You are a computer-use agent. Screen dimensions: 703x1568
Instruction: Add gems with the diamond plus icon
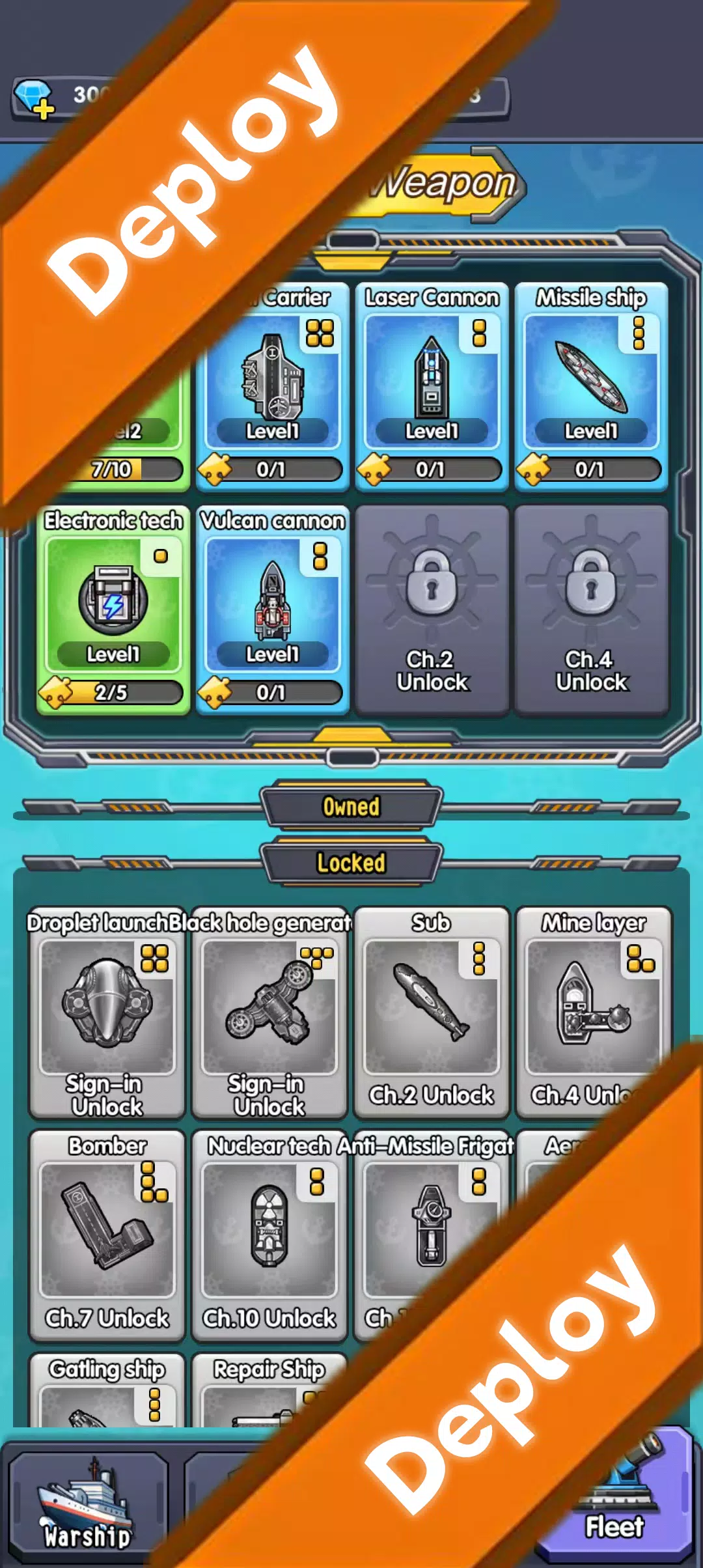coord(34,99)
